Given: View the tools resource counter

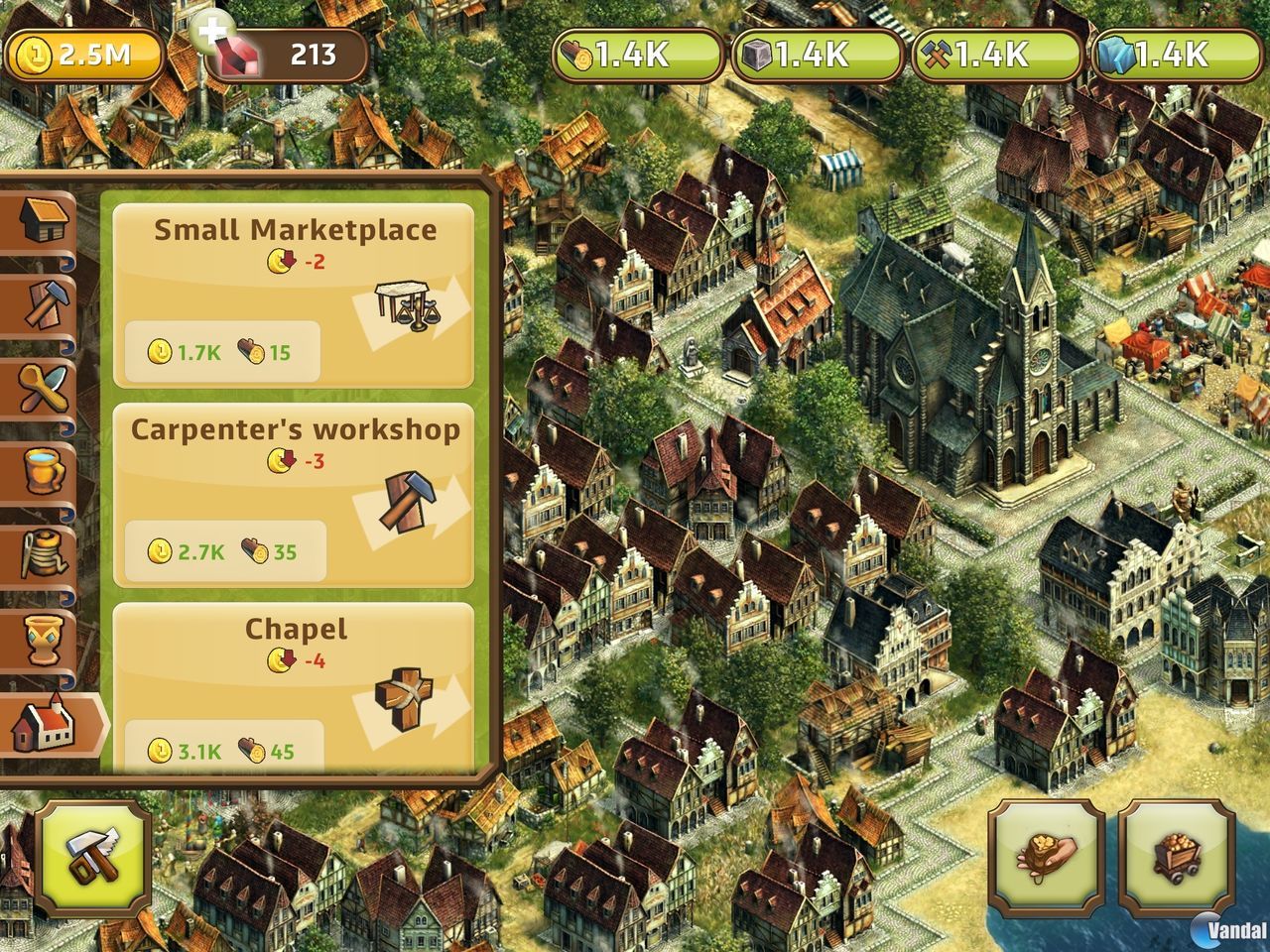Looking at the screenshot, I should [x=977, y=58].
